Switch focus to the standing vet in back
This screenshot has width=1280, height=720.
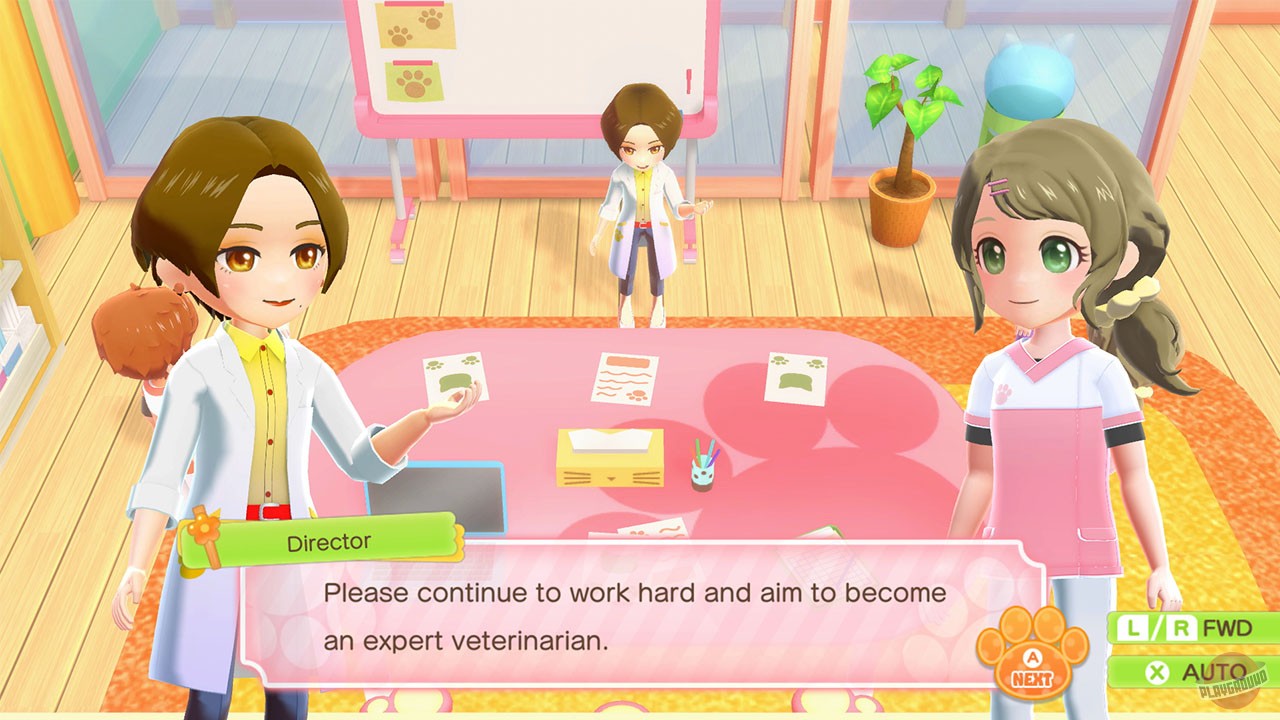pyautogui.click(x=640, y=200)
